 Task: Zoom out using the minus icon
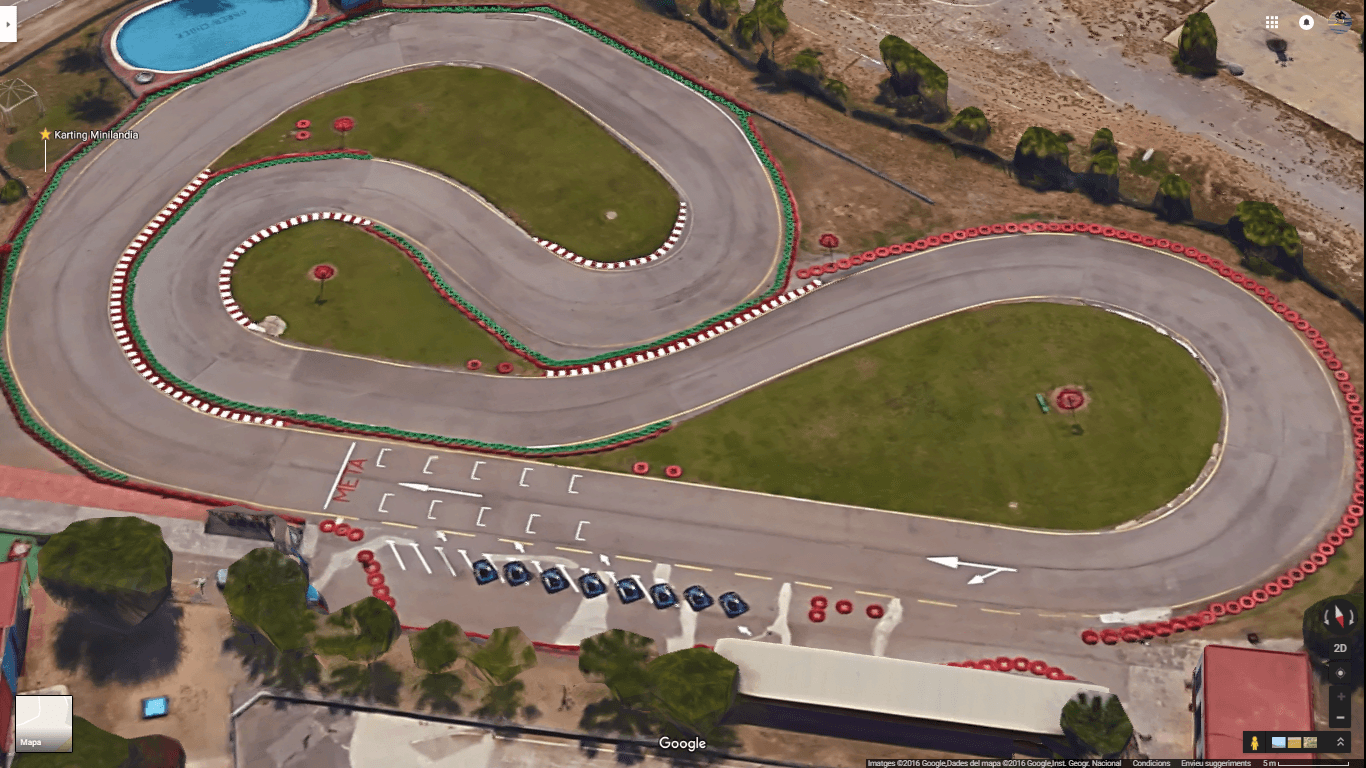tap(1340, 717)
